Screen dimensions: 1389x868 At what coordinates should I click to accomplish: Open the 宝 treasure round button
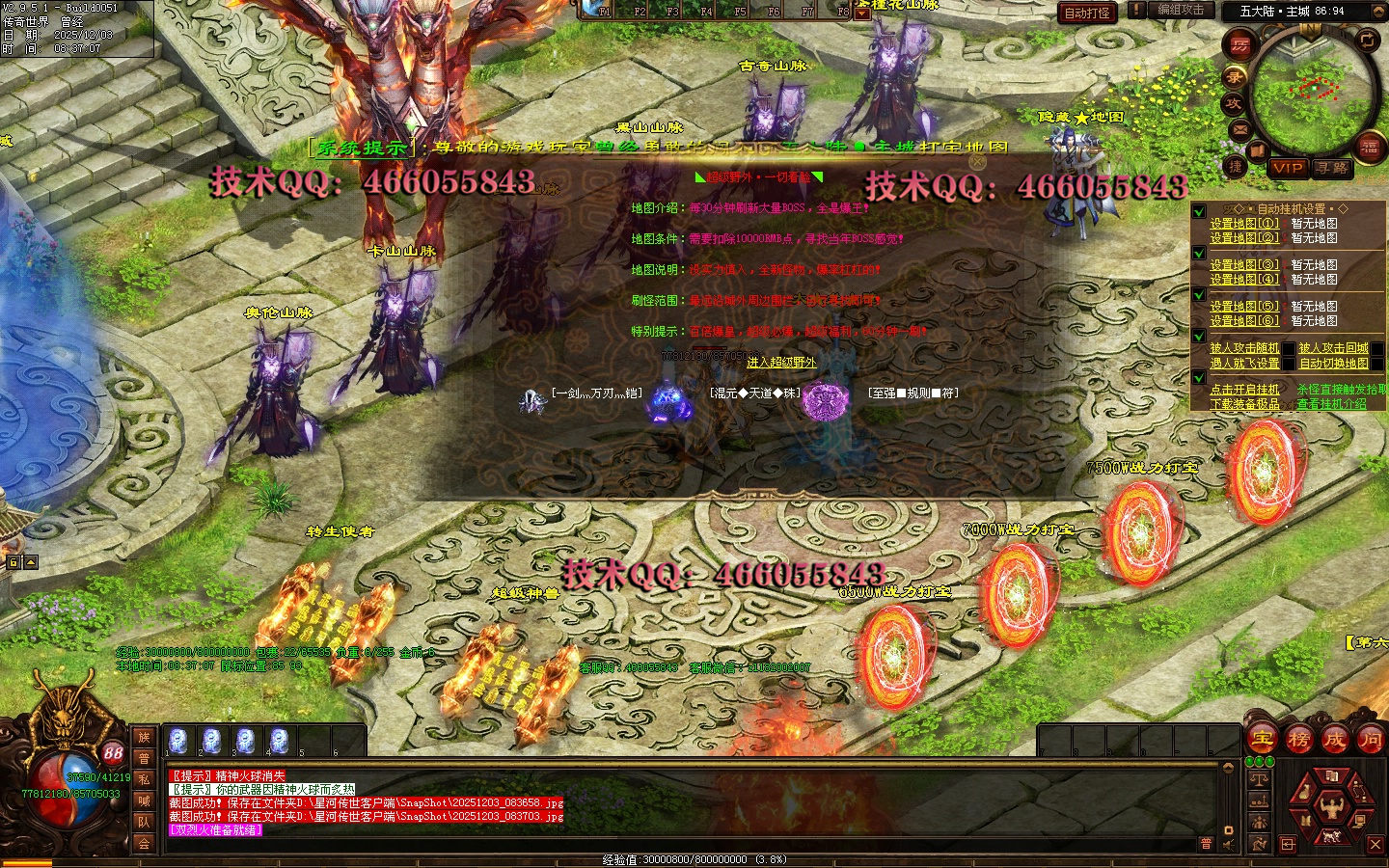pyautogui.click(x=1263, y=740)
